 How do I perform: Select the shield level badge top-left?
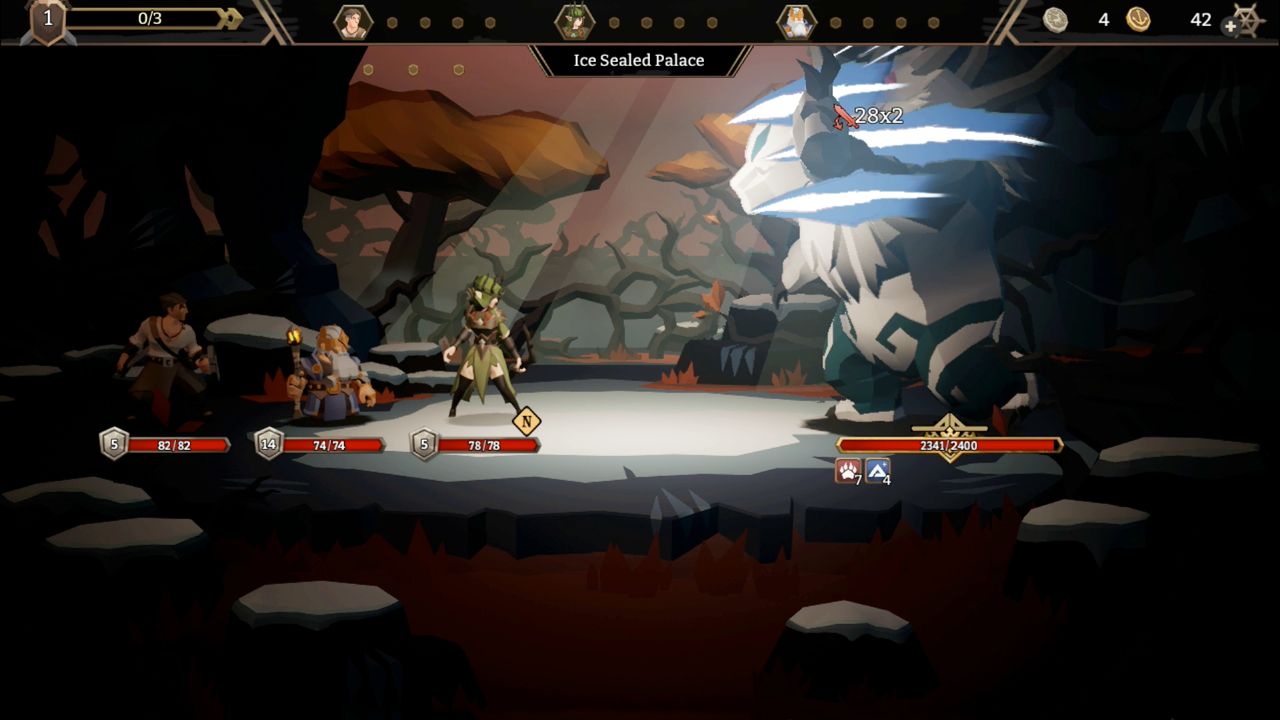coord(42,17)
